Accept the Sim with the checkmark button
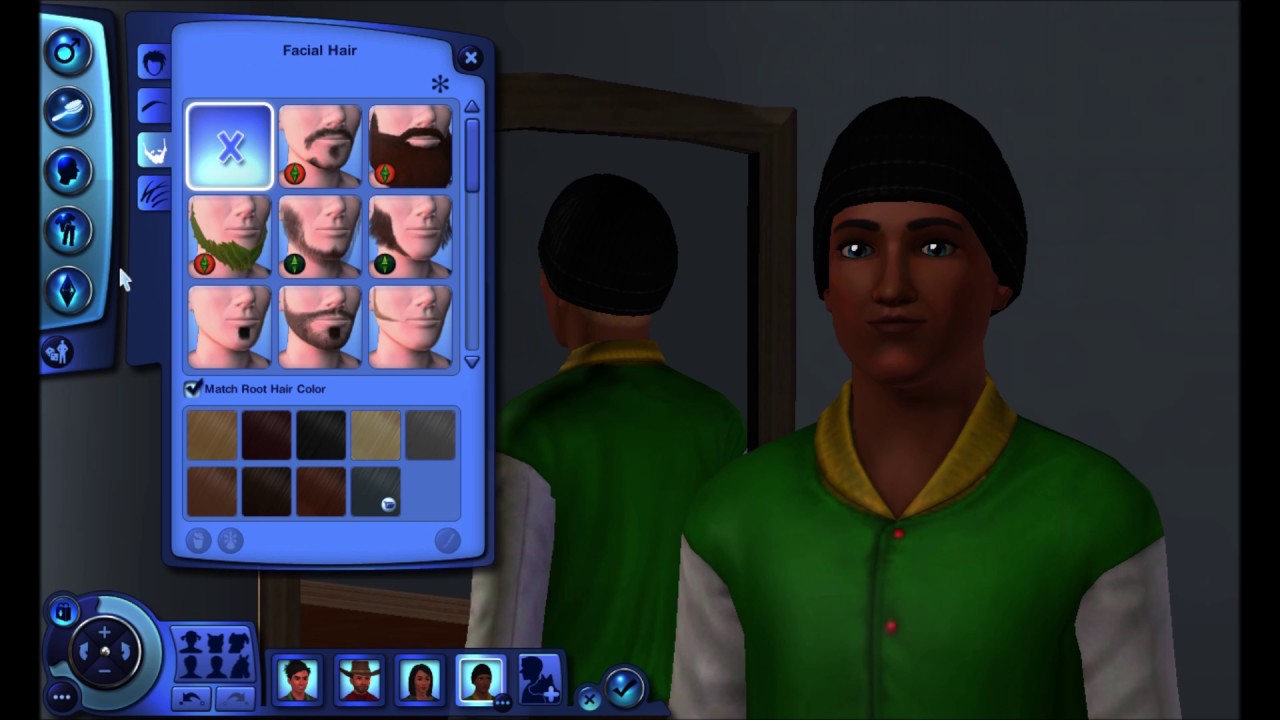The height and width of the screenshot is (720, 1280). (x=623, y=688)
